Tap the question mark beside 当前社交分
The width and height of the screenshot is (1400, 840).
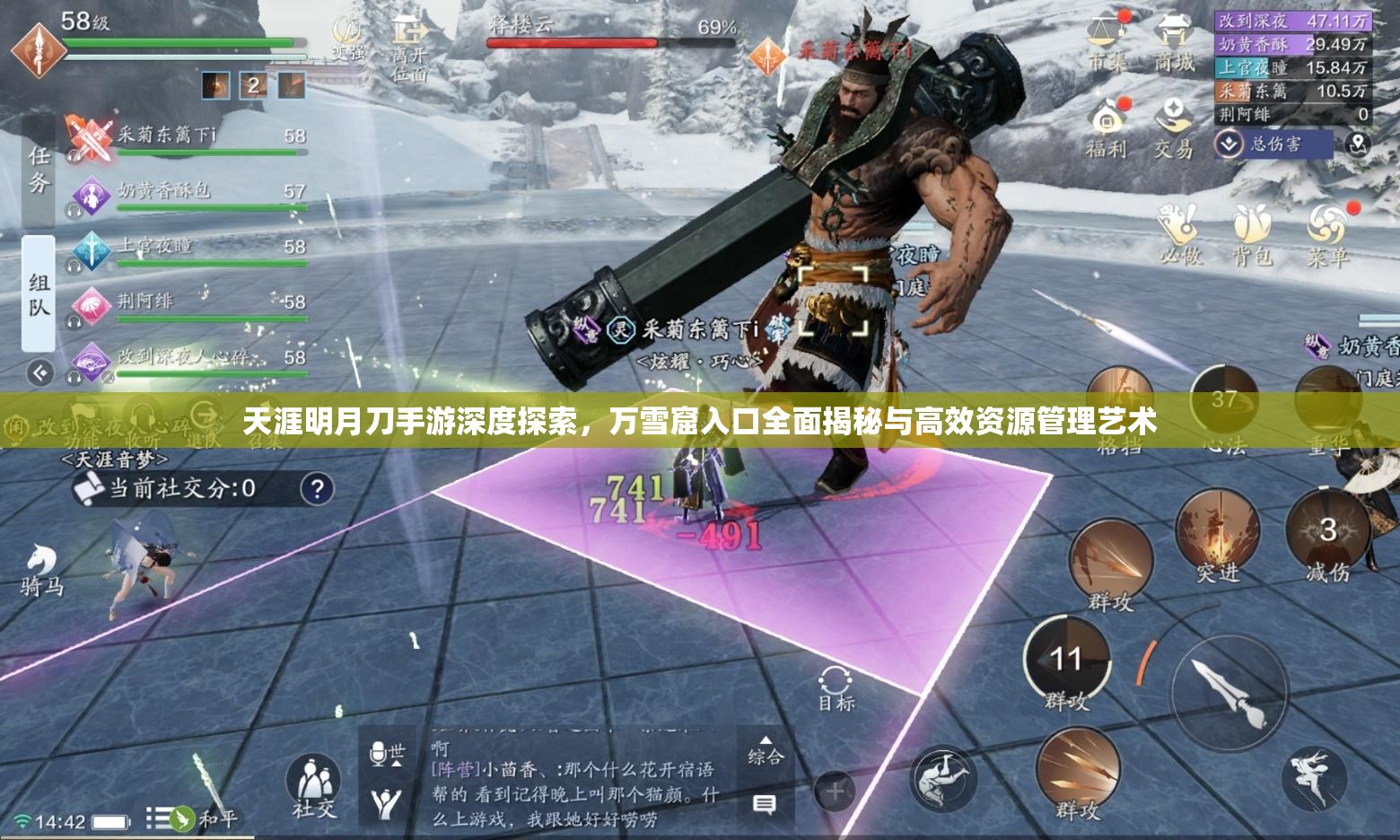pos(319,489)
